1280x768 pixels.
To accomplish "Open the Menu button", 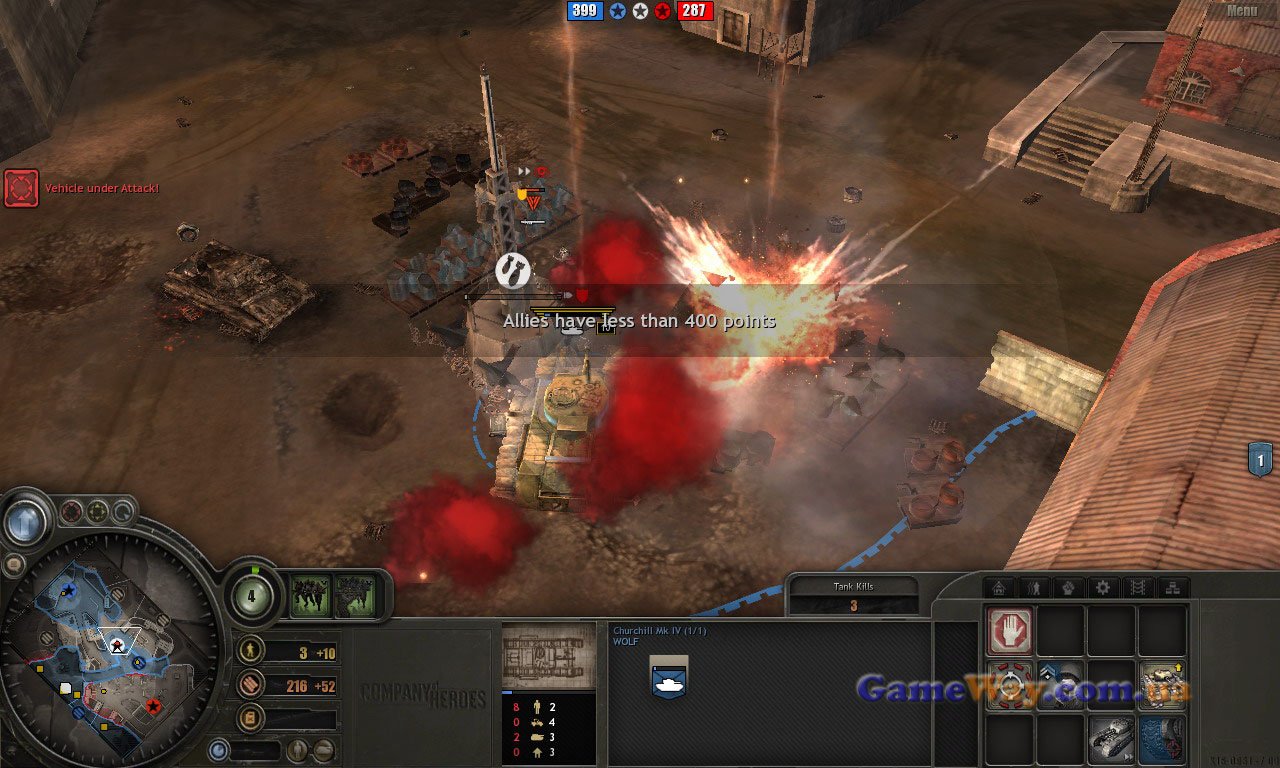I will [x=1241, y=11].
